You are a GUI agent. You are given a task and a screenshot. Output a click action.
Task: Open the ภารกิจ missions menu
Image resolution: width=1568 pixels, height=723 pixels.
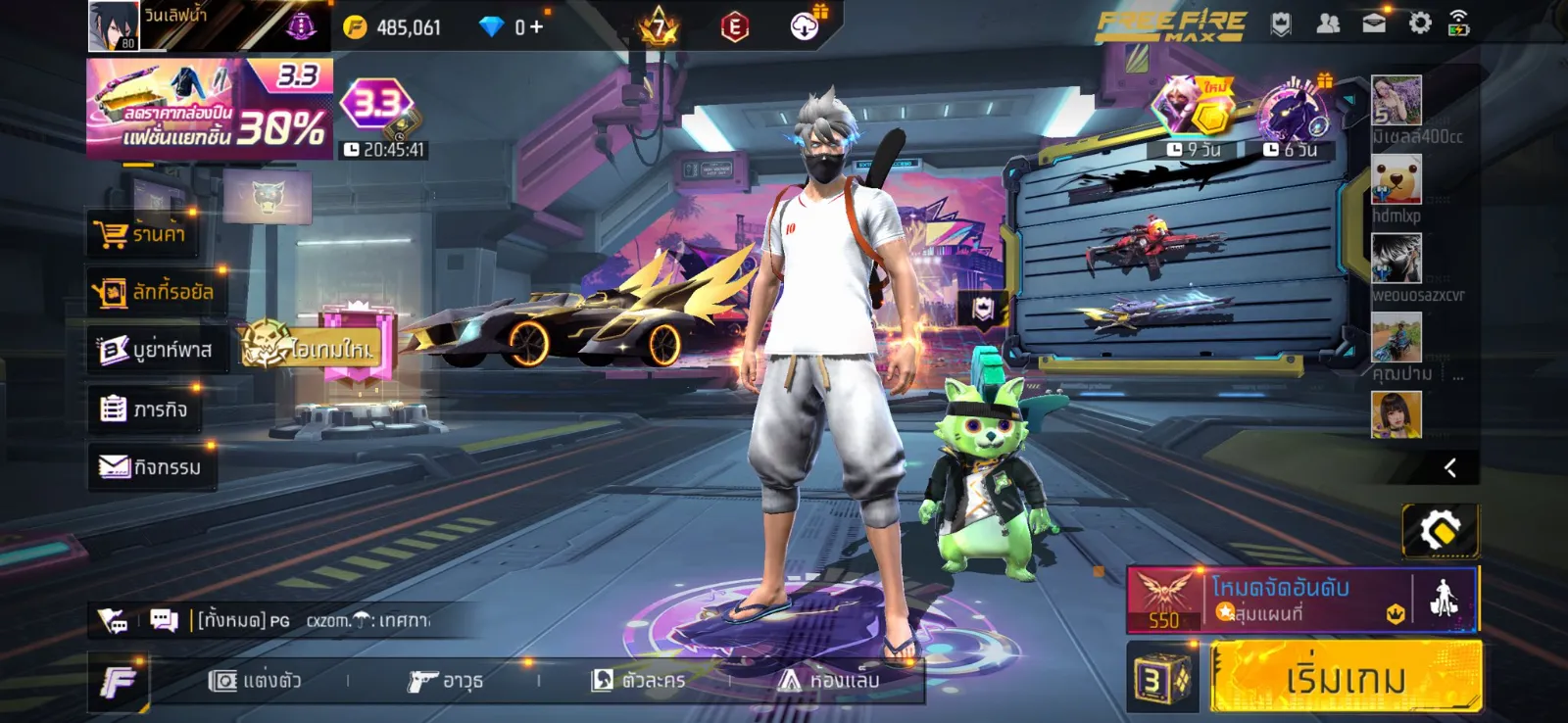tap(145, 409)
